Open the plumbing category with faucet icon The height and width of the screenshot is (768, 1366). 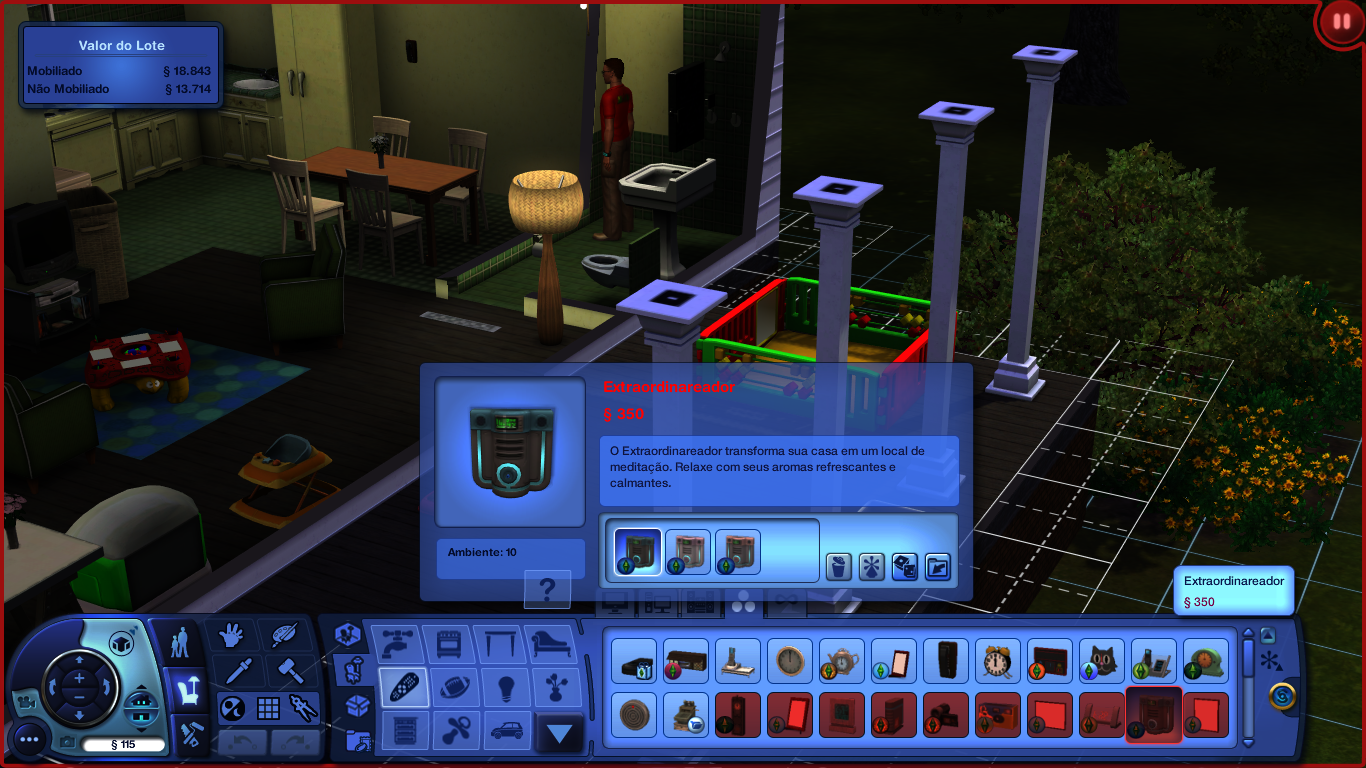[396, 644]
